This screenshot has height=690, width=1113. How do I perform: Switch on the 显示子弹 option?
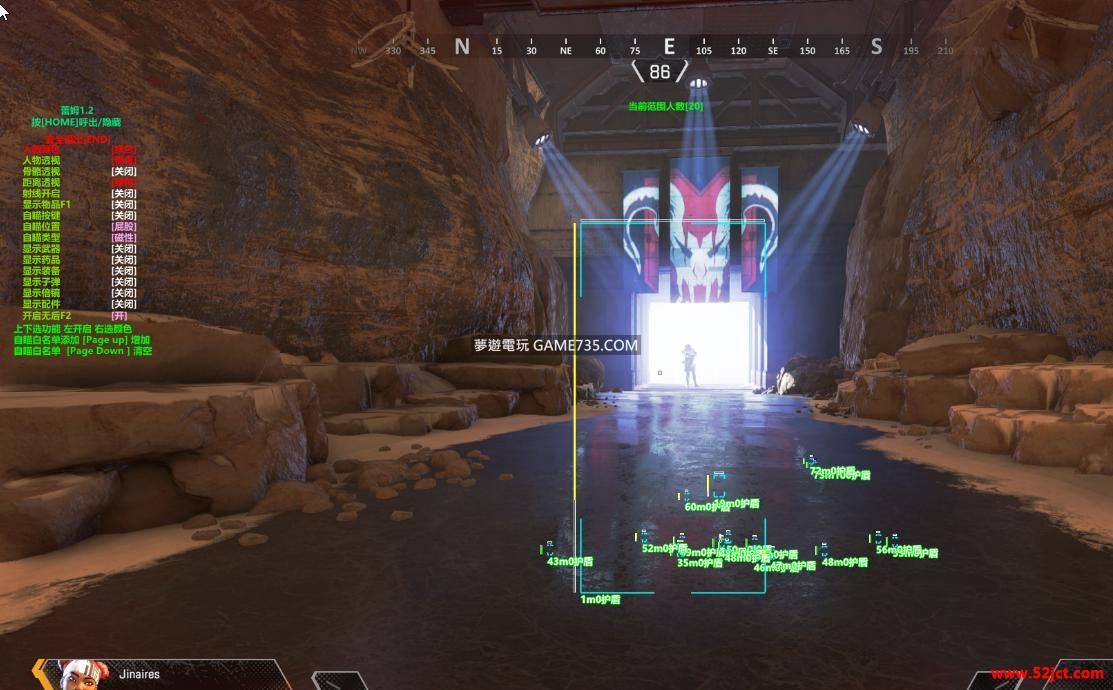[41, 281]
